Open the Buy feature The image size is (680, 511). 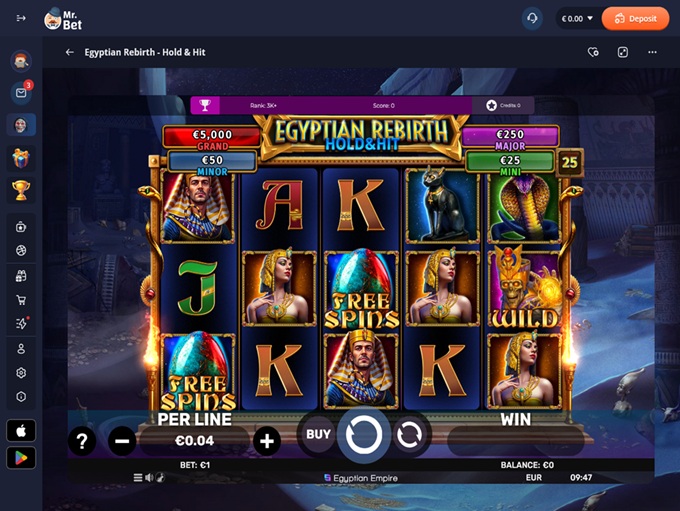click(318, 434)
